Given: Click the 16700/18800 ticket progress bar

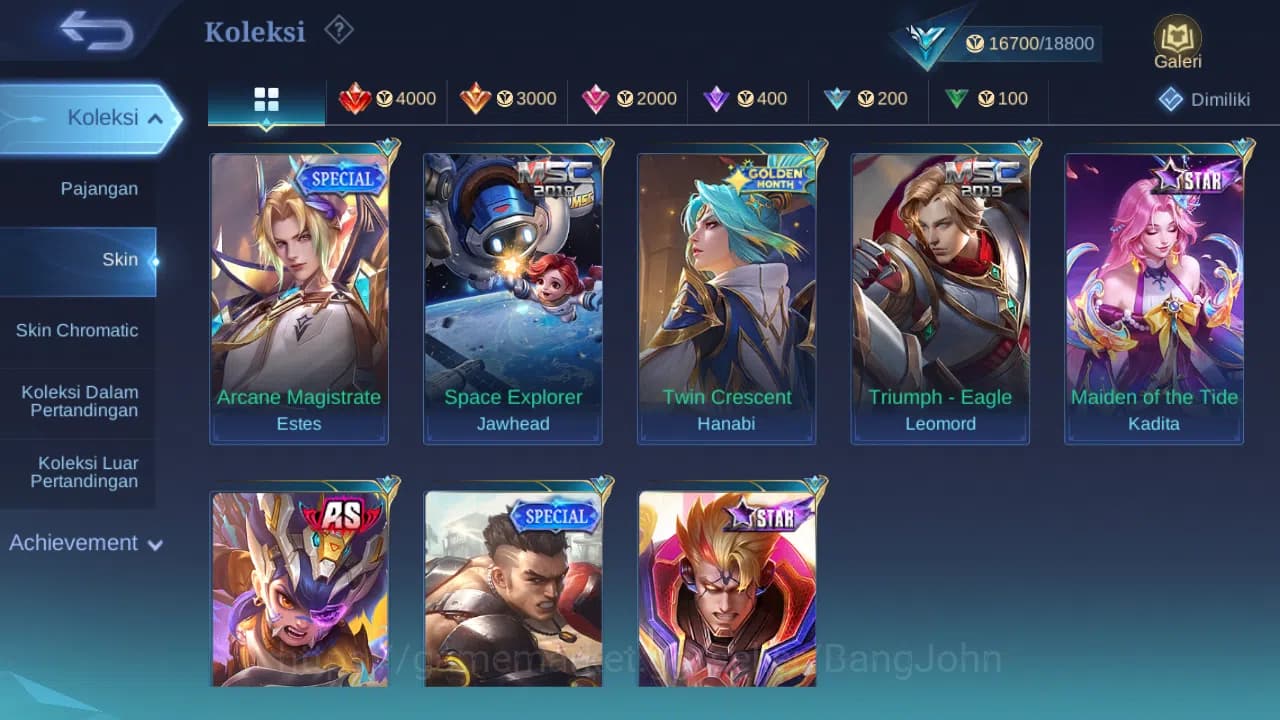Looking at the screenshot, I should [x=1030, y=43].
